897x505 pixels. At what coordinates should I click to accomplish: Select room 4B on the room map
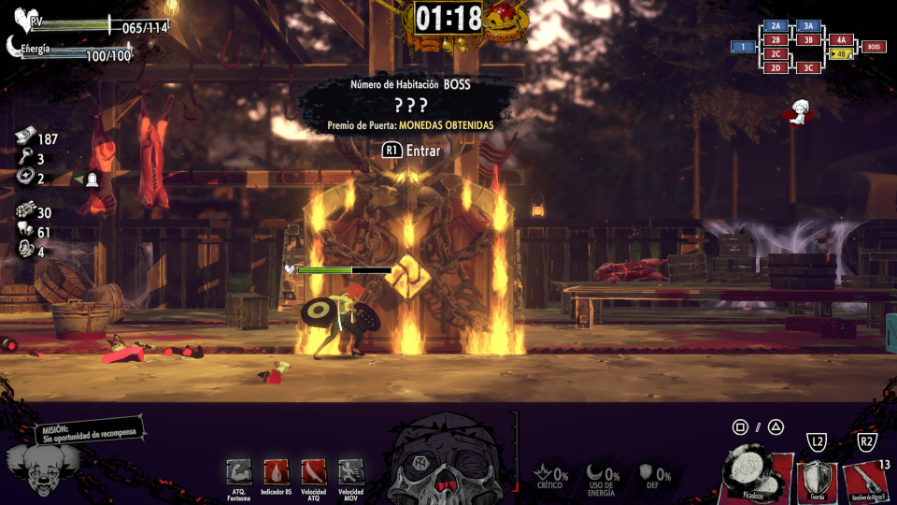pyautogui.click(x=842, y=54)
